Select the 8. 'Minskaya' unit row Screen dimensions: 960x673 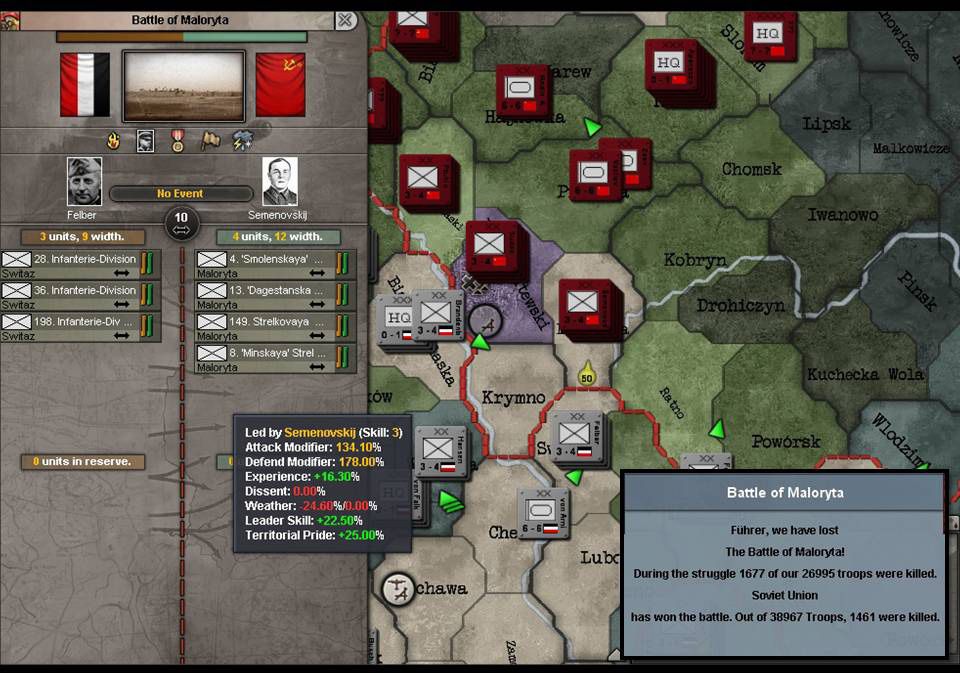point(274,358)
